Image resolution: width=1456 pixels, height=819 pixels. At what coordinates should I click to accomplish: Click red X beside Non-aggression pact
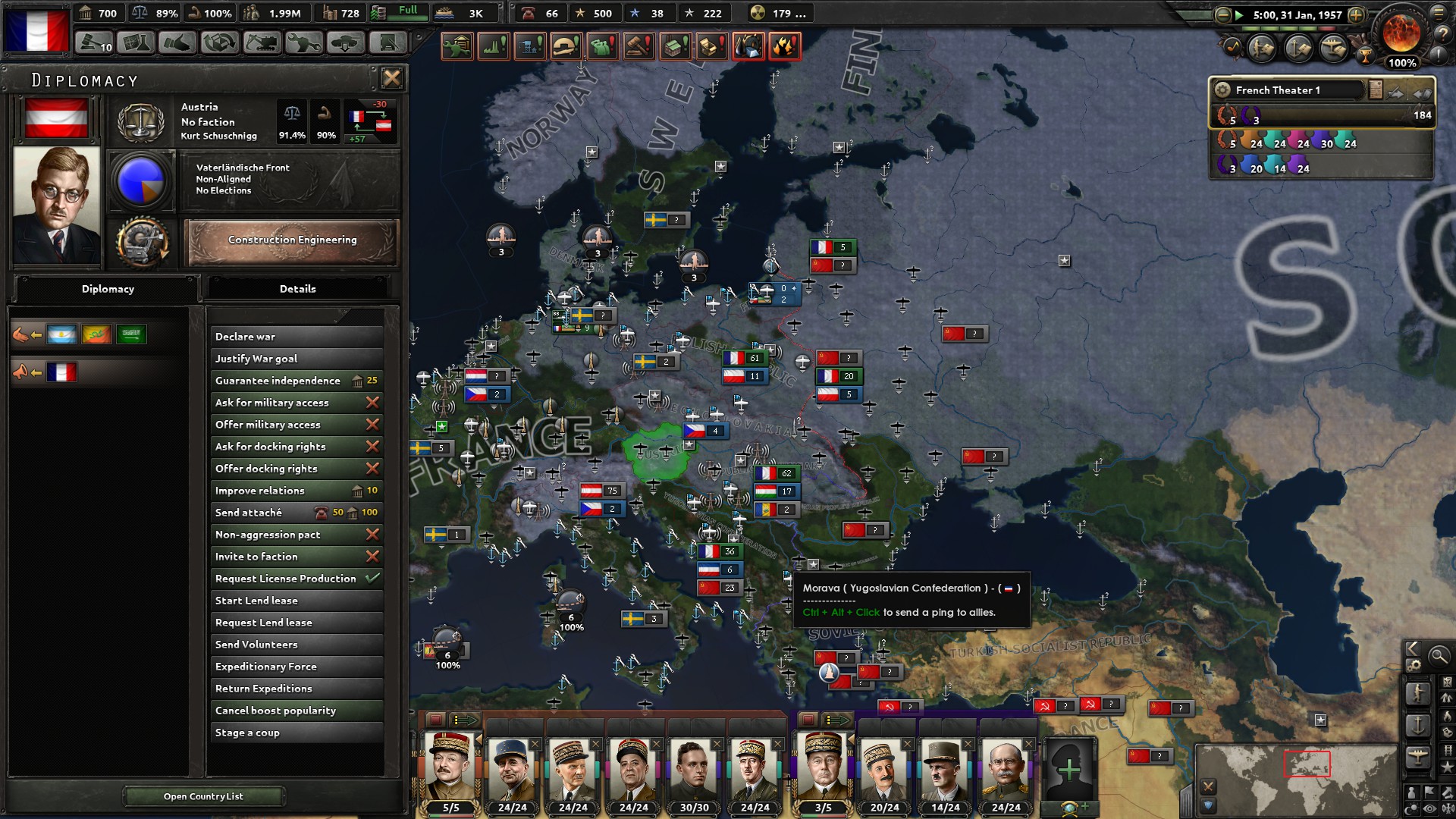tap(372, 535)
